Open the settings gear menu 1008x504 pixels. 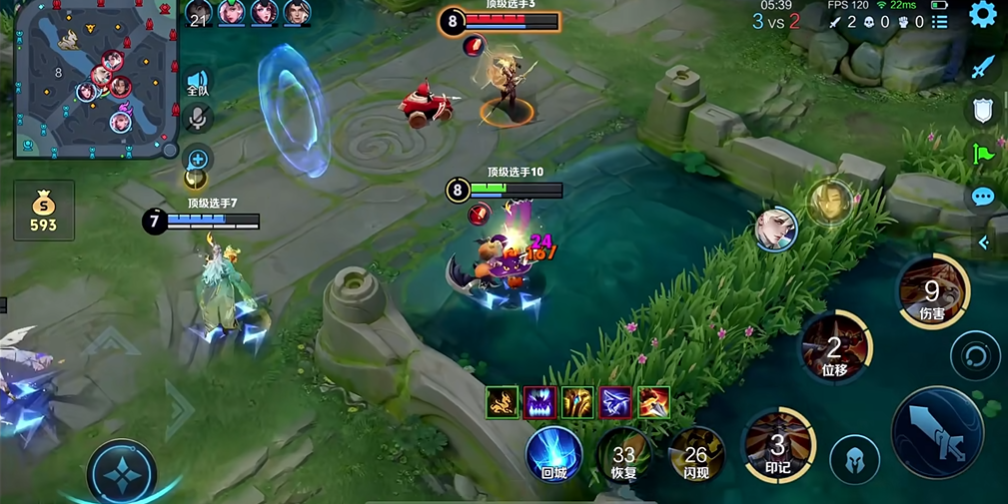click(x=984, y=15)
